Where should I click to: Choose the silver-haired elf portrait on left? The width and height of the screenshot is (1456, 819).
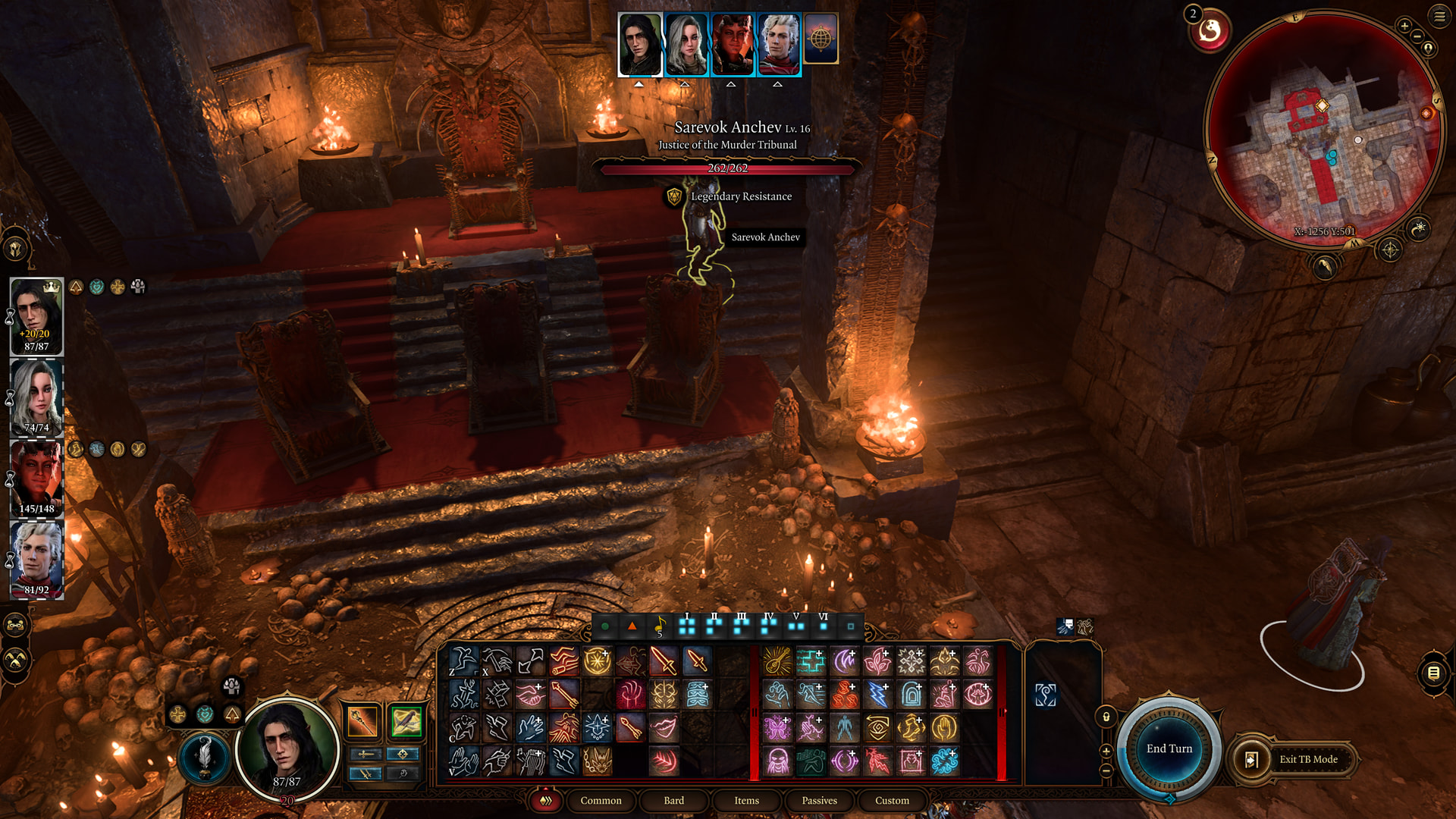point(36,559)
